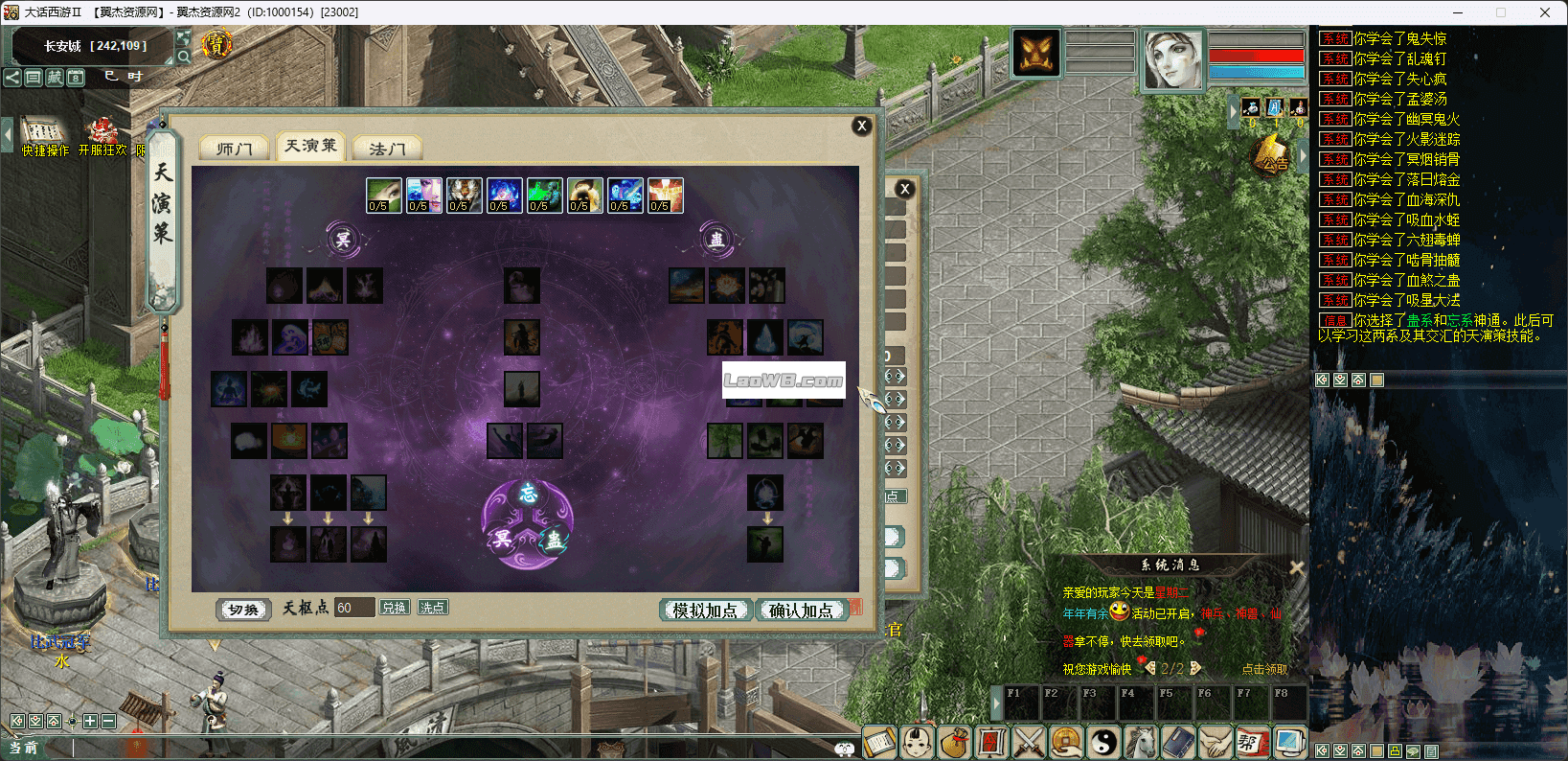Close the 系统消息 system message panel
Screen dimensions: 1568x761
tap(1296, 567)
